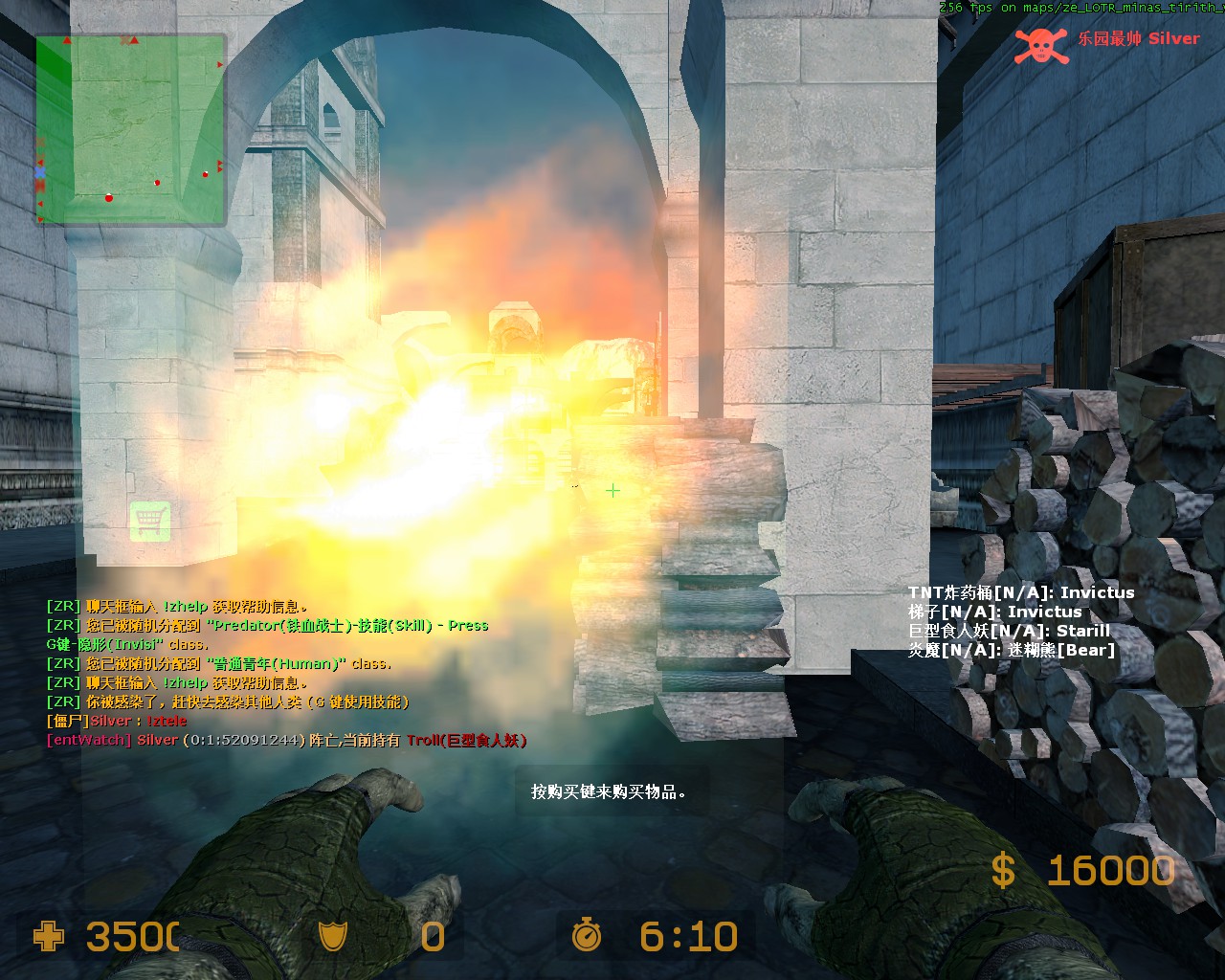Open the buy zone shopping cart icon
Screen dimensions: 1225x980
(x=150, y=522)
